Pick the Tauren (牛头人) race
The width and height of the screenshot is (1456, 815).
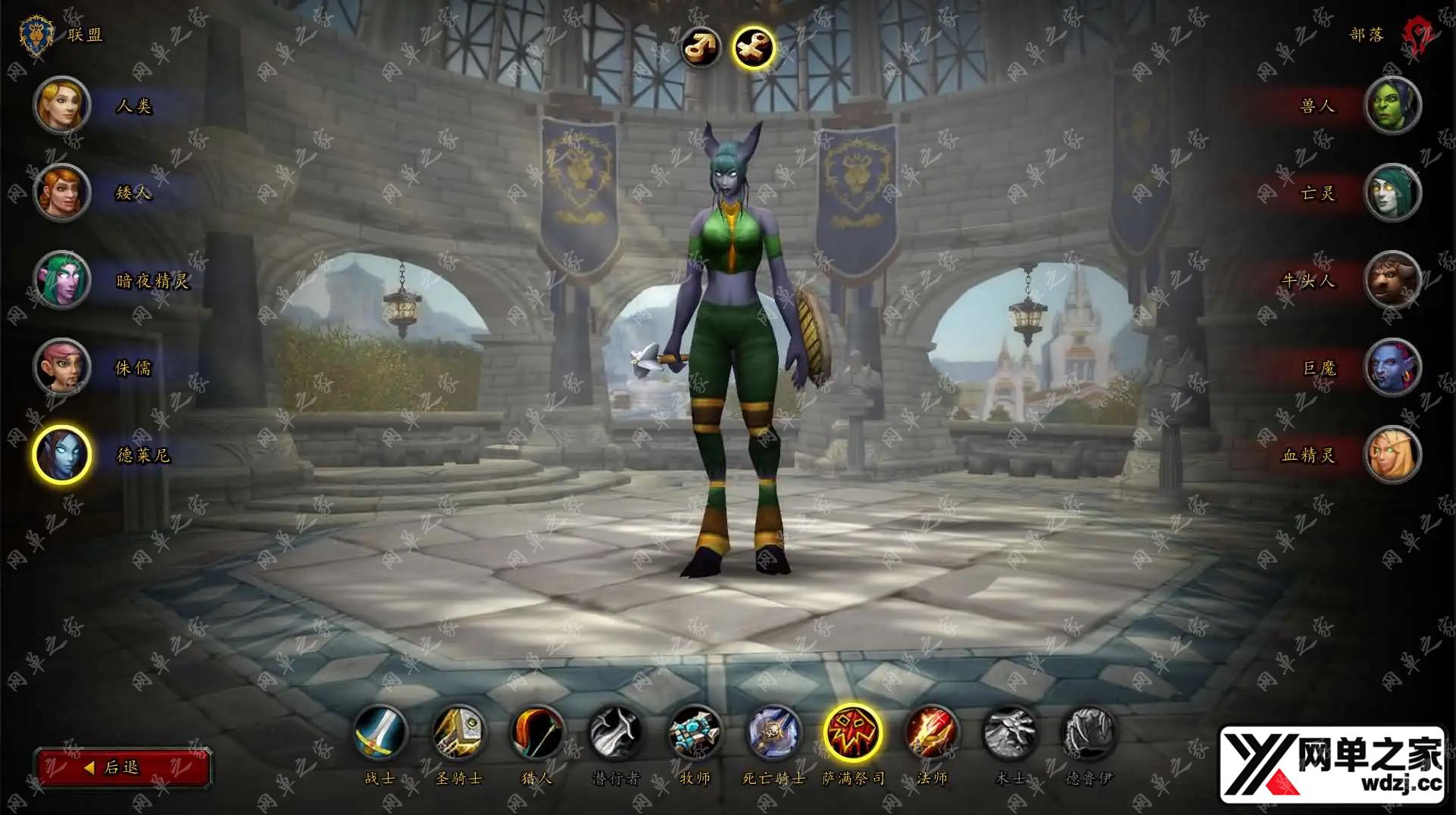[x=1392, y=280]
